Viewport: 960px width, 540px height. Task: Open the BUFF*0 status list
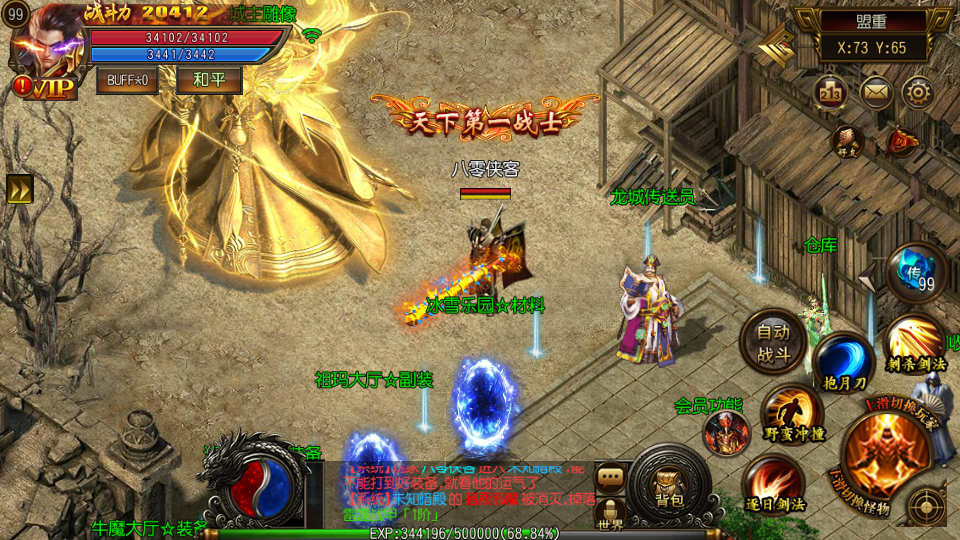point(127,79)
